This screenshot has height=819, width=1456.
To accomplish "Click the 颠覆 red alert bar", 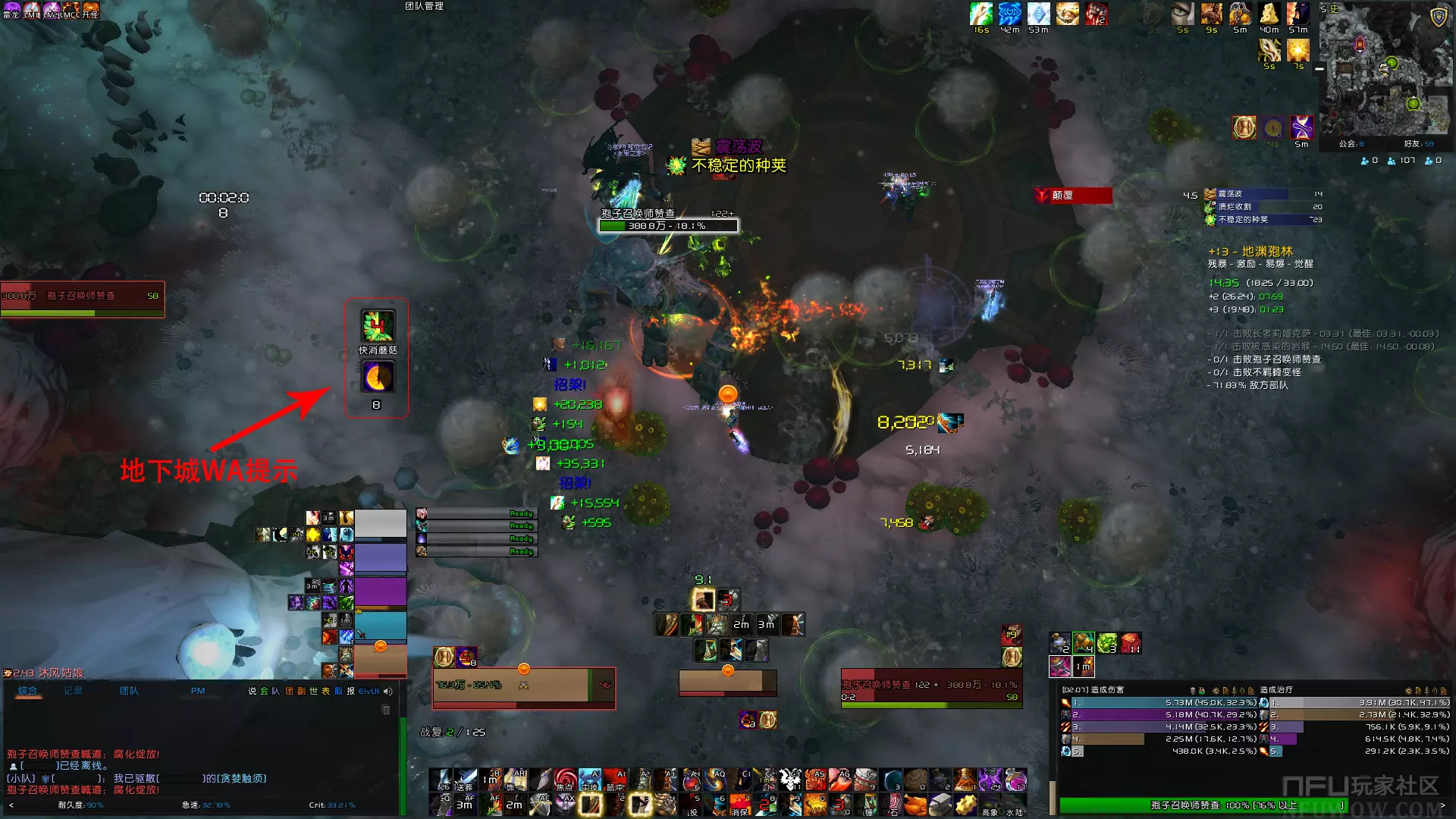I will coord(1073,196).
